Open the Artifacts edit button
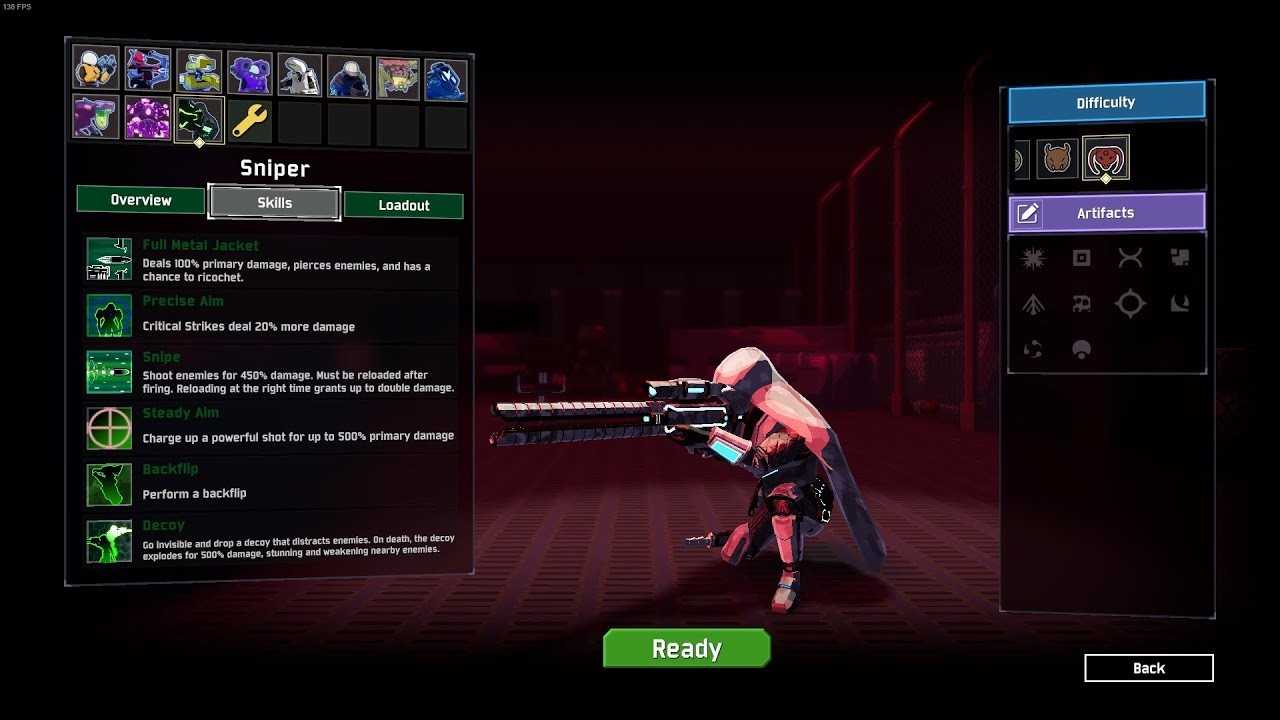1280x720 pixels. click(1028, 213)
